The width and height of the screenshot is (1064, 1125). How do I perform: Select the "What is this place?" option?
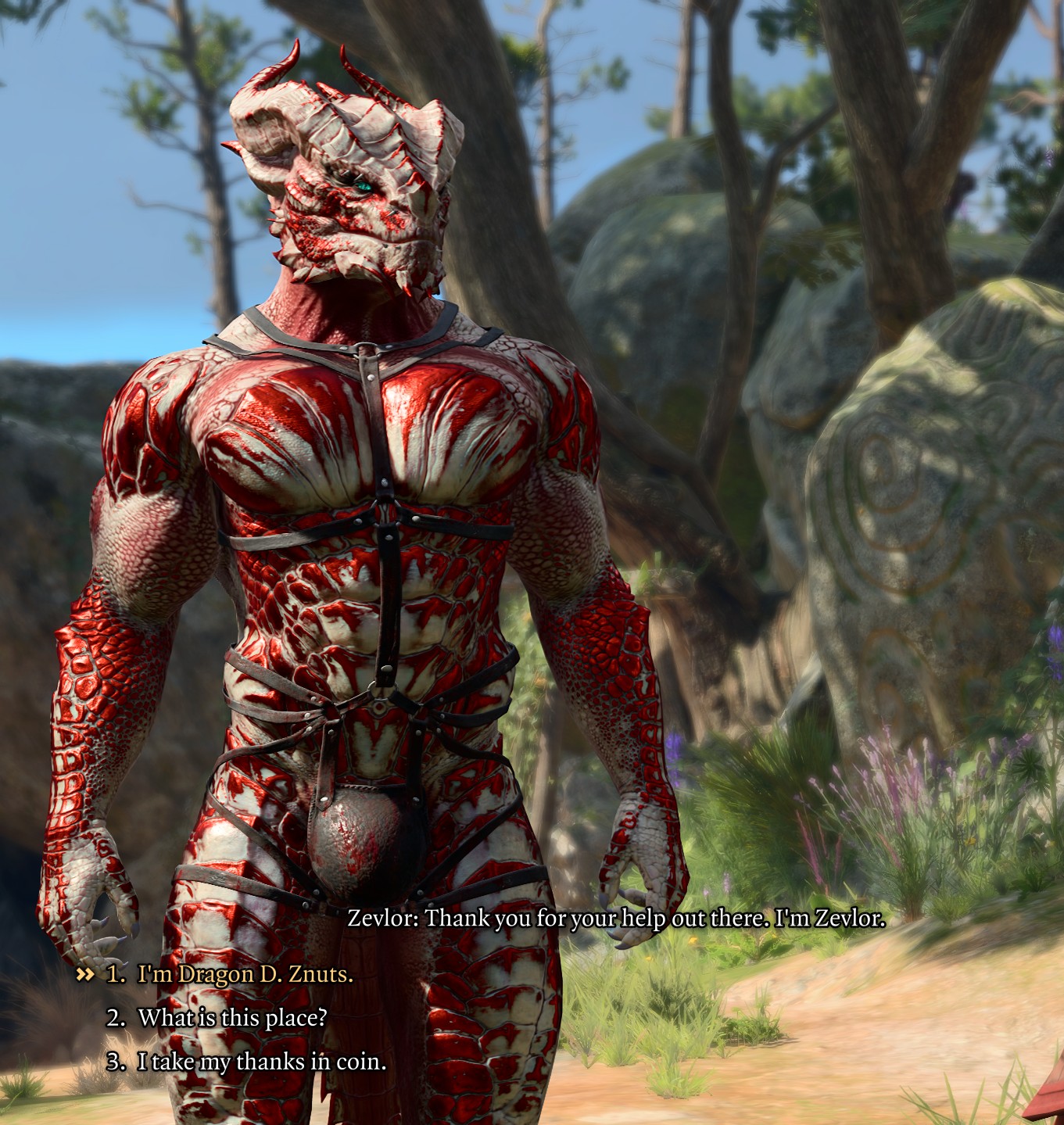[232, 1018]
